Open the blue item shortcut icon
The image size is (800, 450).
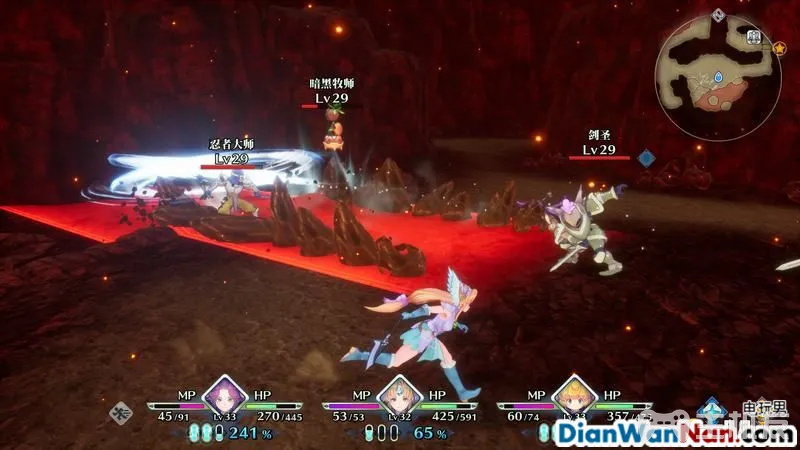[712, 410]
